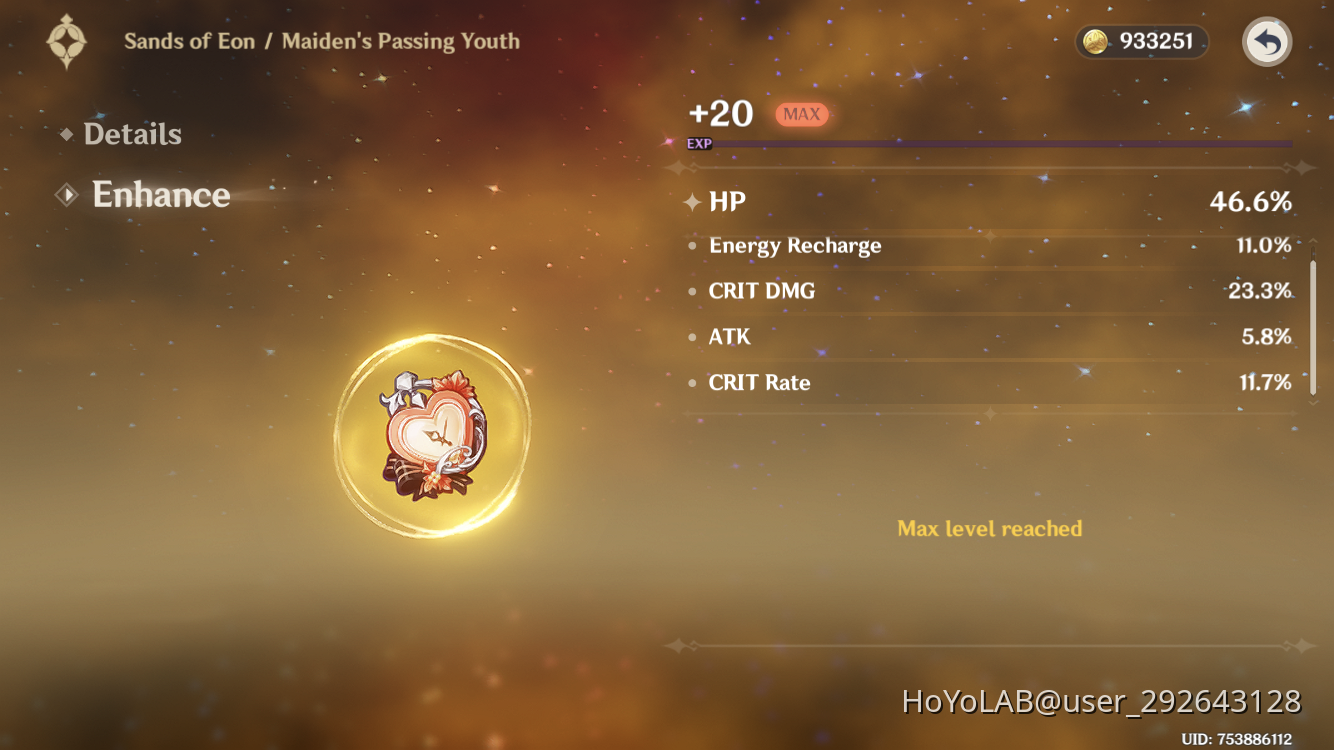The width and height of the screenshot is (1334, 750).
Task: Click the Mora coin icon
Action: point(1095,42)
